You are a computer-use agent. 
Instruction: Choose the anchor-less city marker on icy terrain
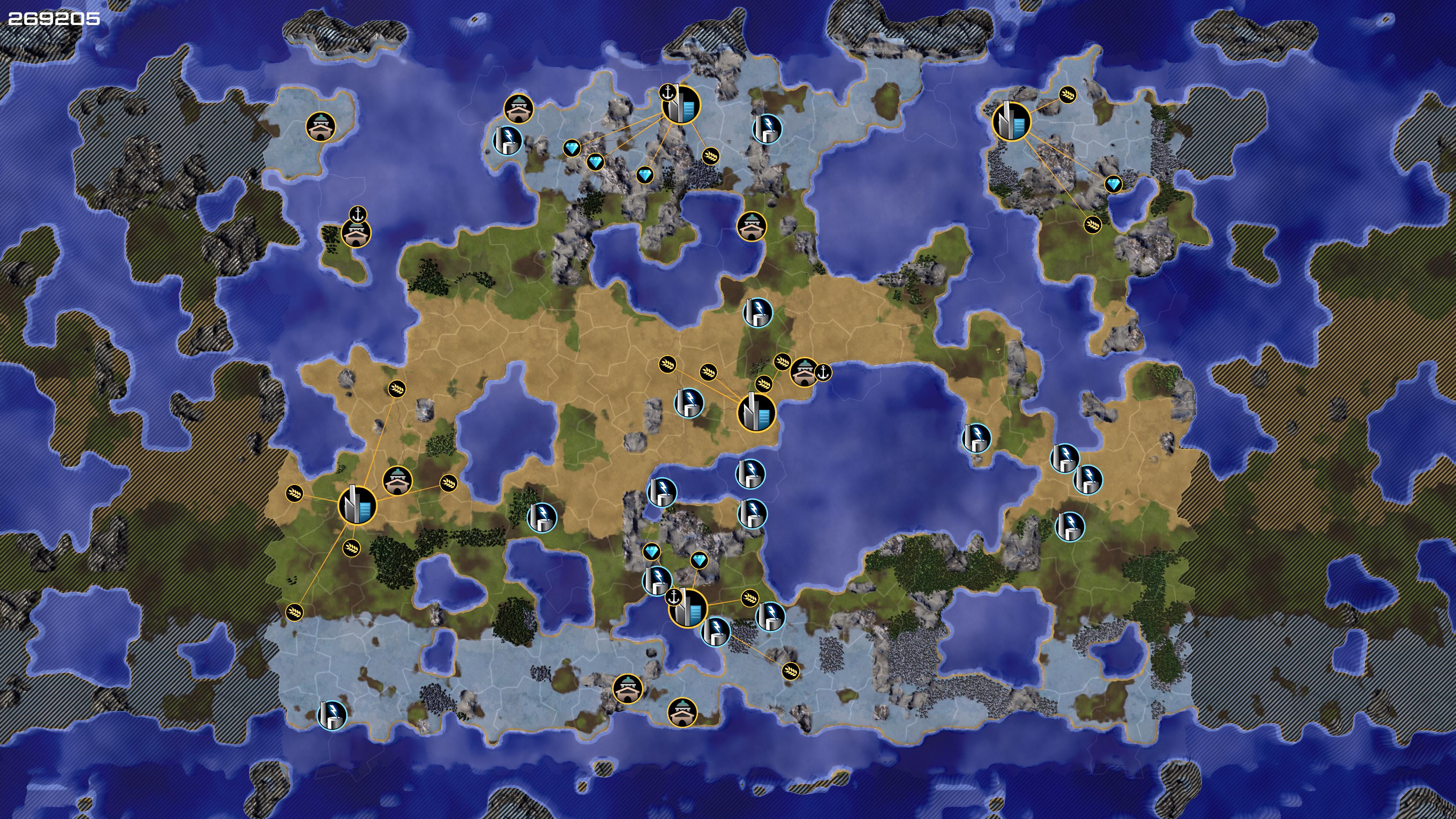coord(1012,121)
